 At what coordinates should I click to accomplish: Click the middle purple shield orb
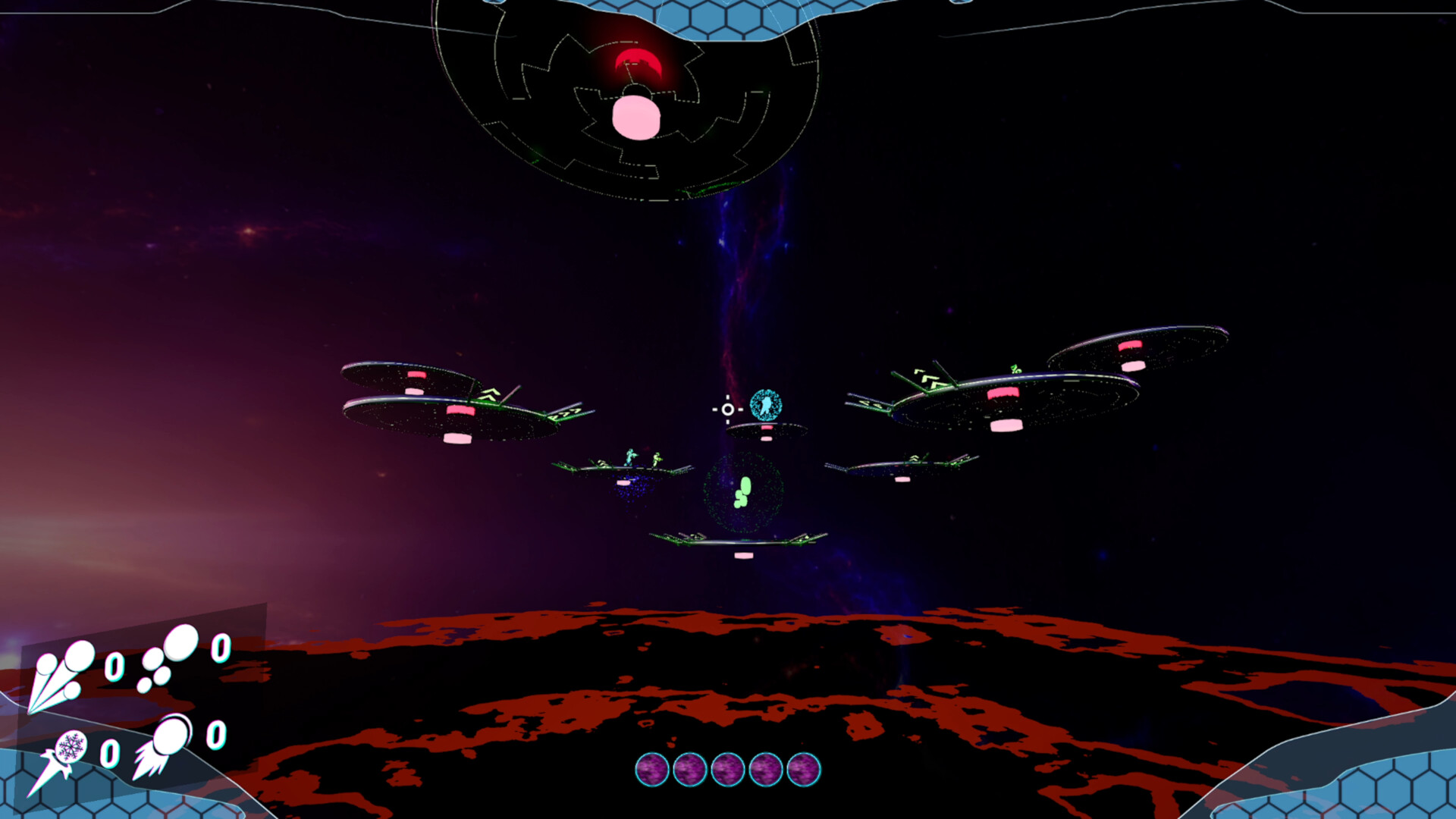point(728,768)
